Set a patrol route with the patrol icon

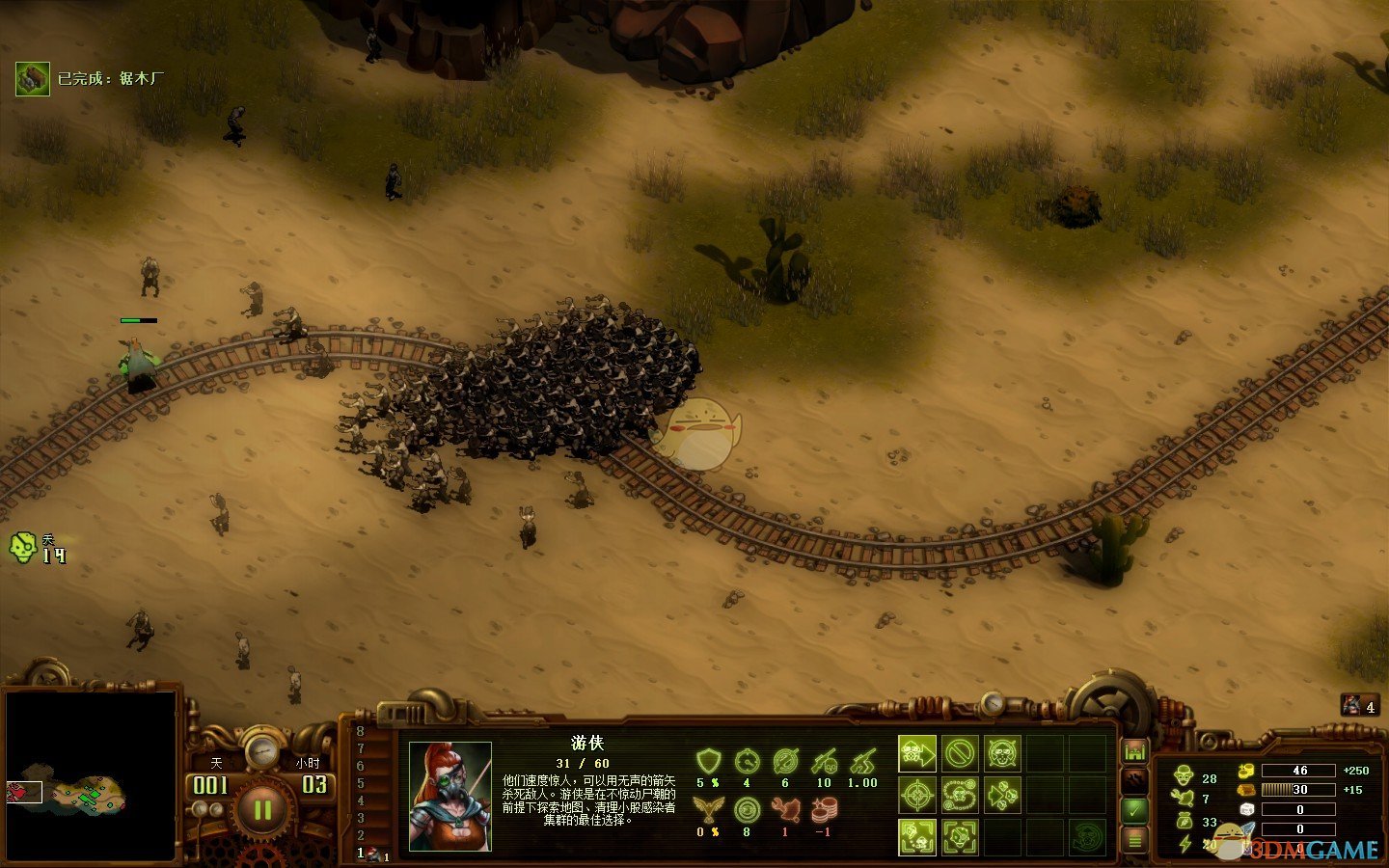960,796
